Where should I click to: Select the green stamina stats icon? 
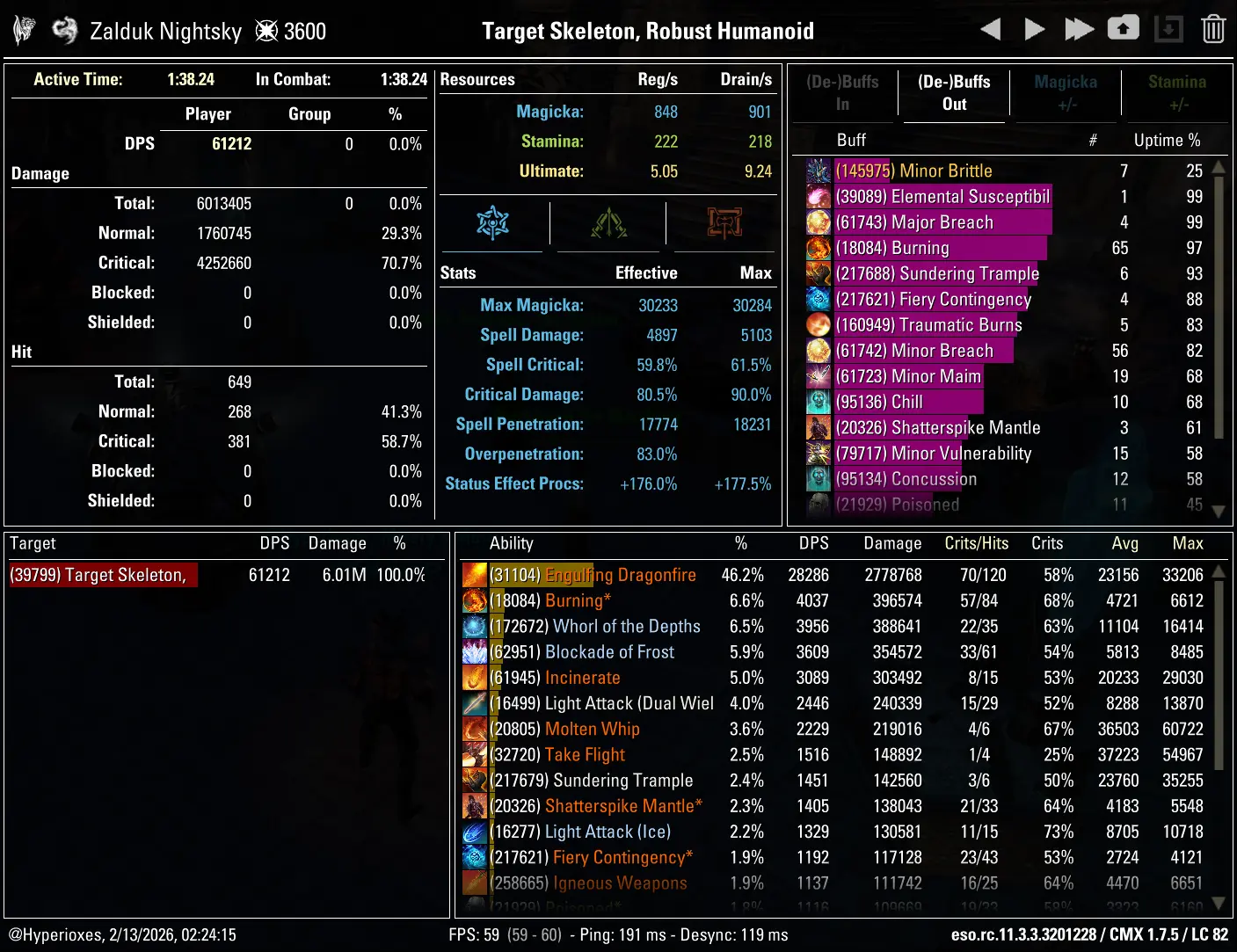608,223
